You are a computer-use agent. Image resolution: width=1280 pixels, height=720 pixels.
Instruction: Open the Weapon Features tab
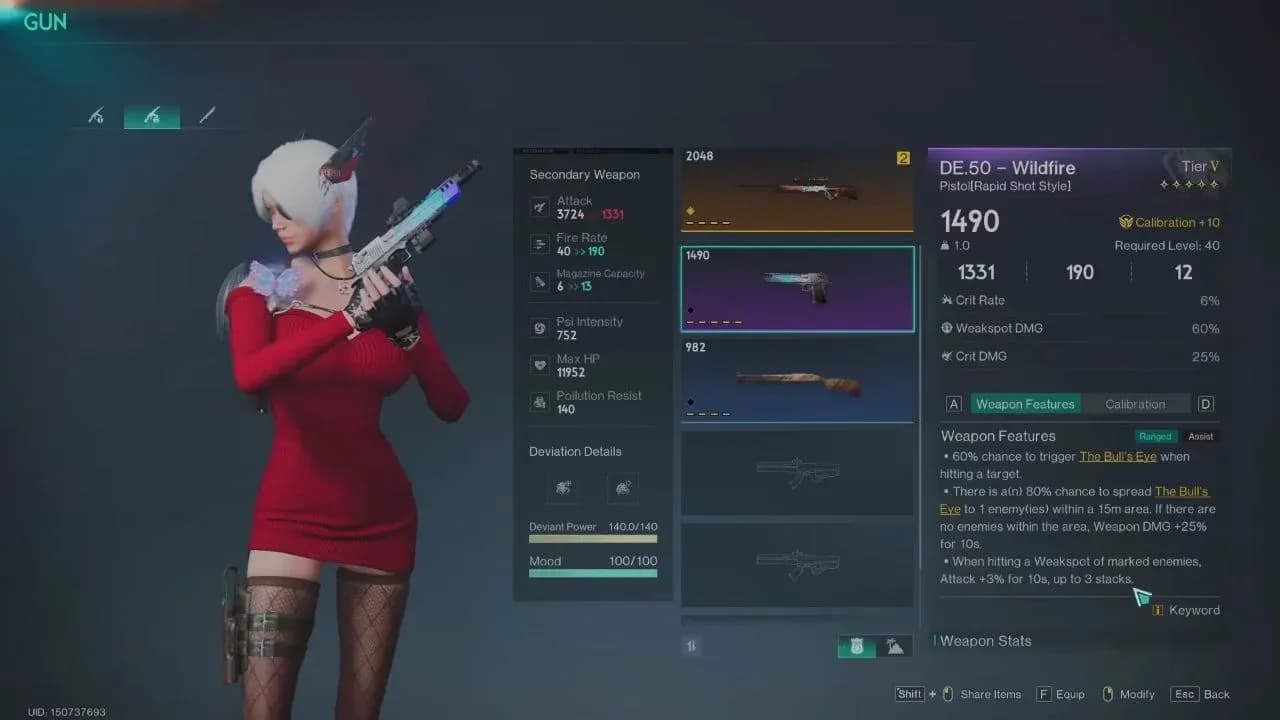pyautogui.click(x=1025, y=403)
